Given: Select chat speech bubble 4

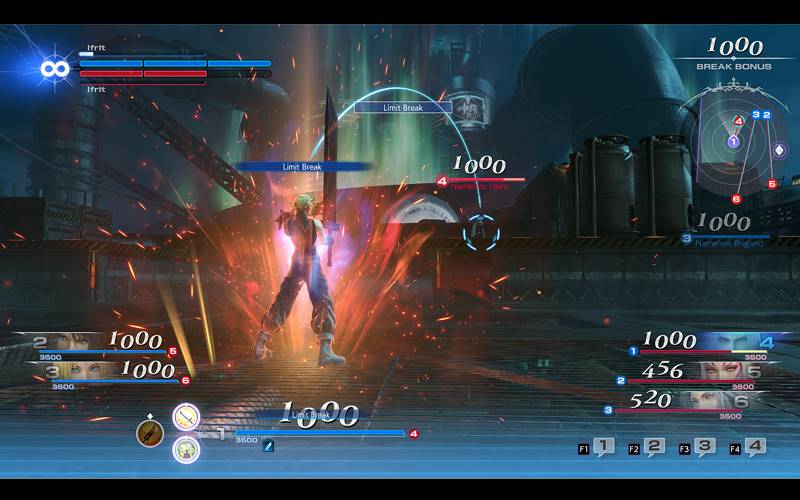Looking at the screenshot, I should (754, 448).
